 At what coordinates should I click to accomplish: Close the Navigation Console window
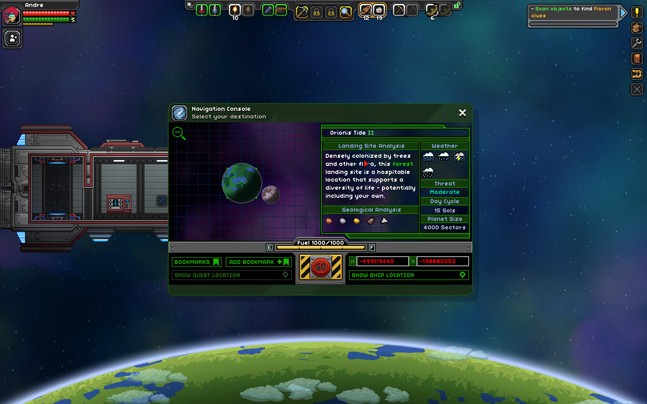click(462, 113)
